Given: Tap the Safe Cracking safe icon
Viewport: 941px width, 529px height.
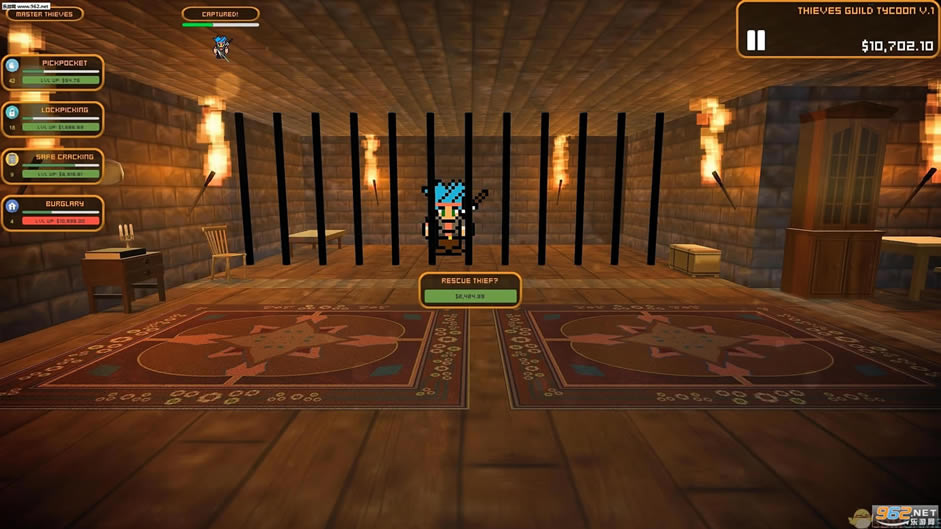Looking at the screenshot, I should [12, 159].
